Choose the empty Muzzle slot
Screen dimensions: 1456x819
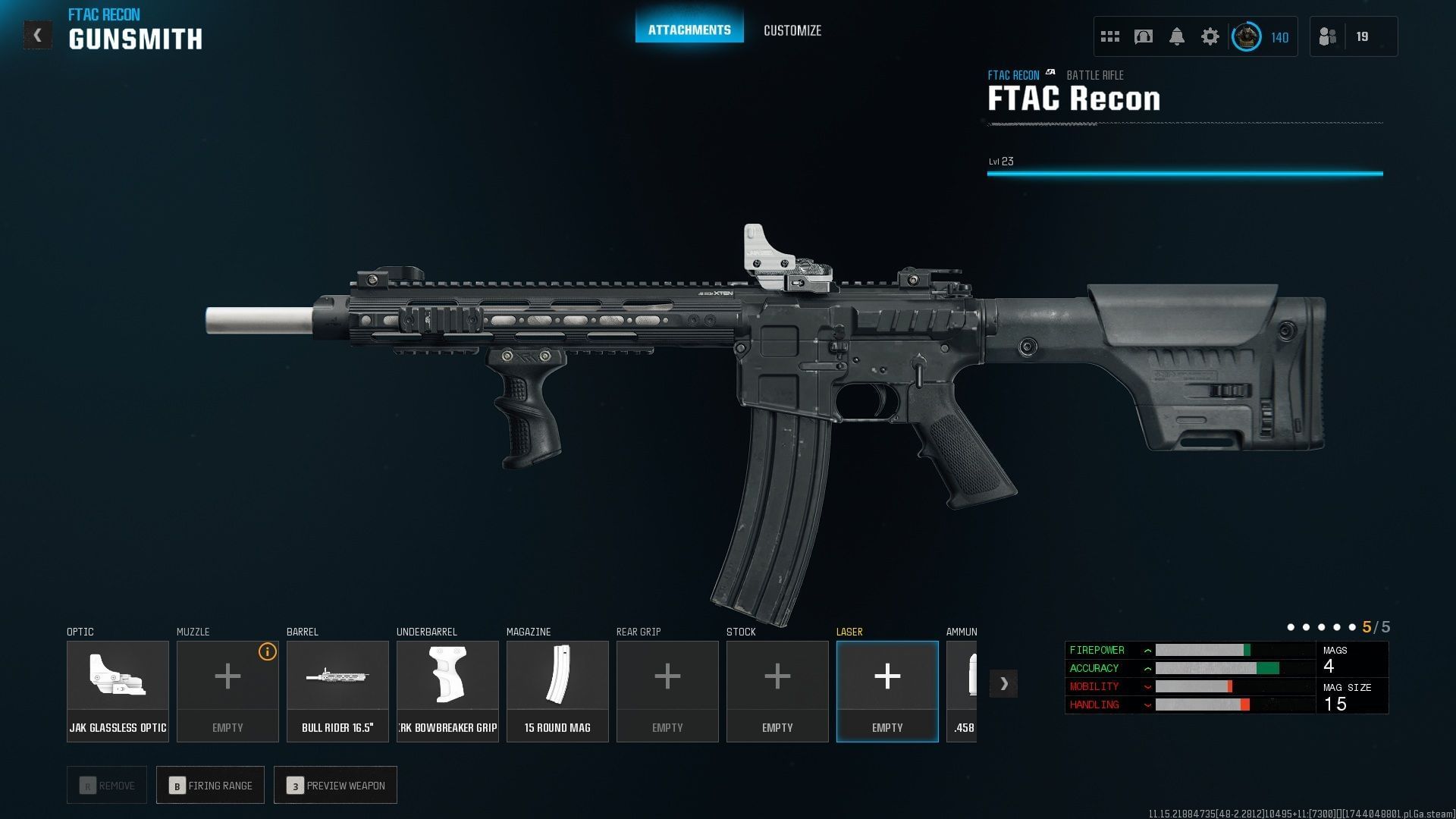227,691
